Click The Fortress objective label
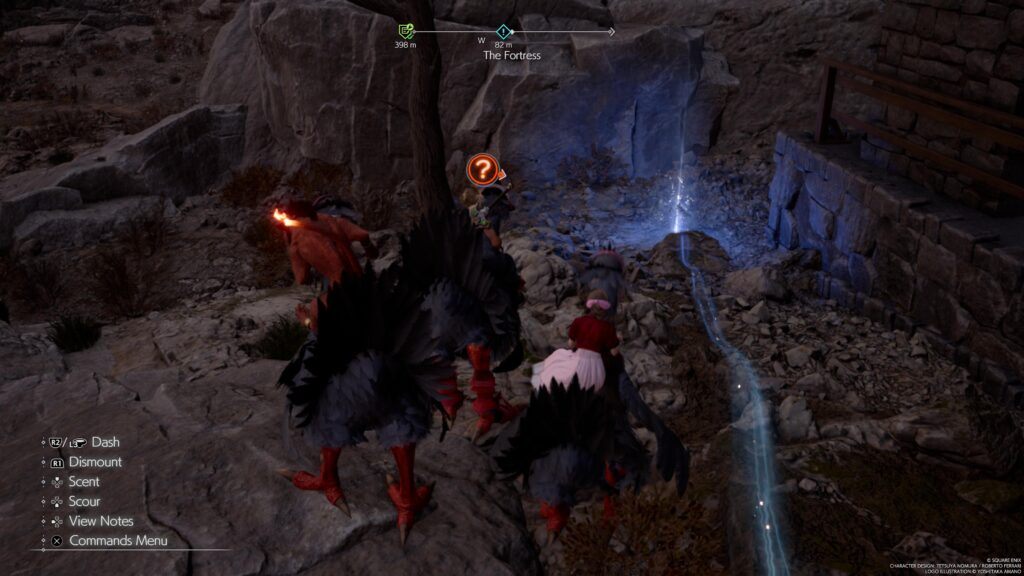The width and height of the screenshot is (1024, 576). pyautogui.click(x=511, y=56)
